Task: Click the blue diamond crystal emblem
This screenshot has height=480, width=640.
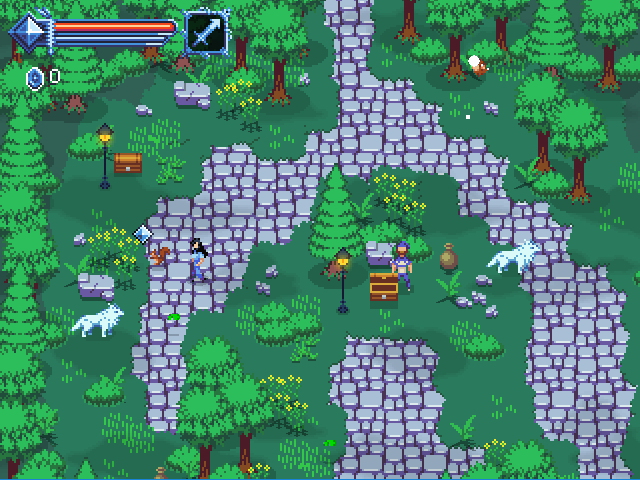Action: 30,33
